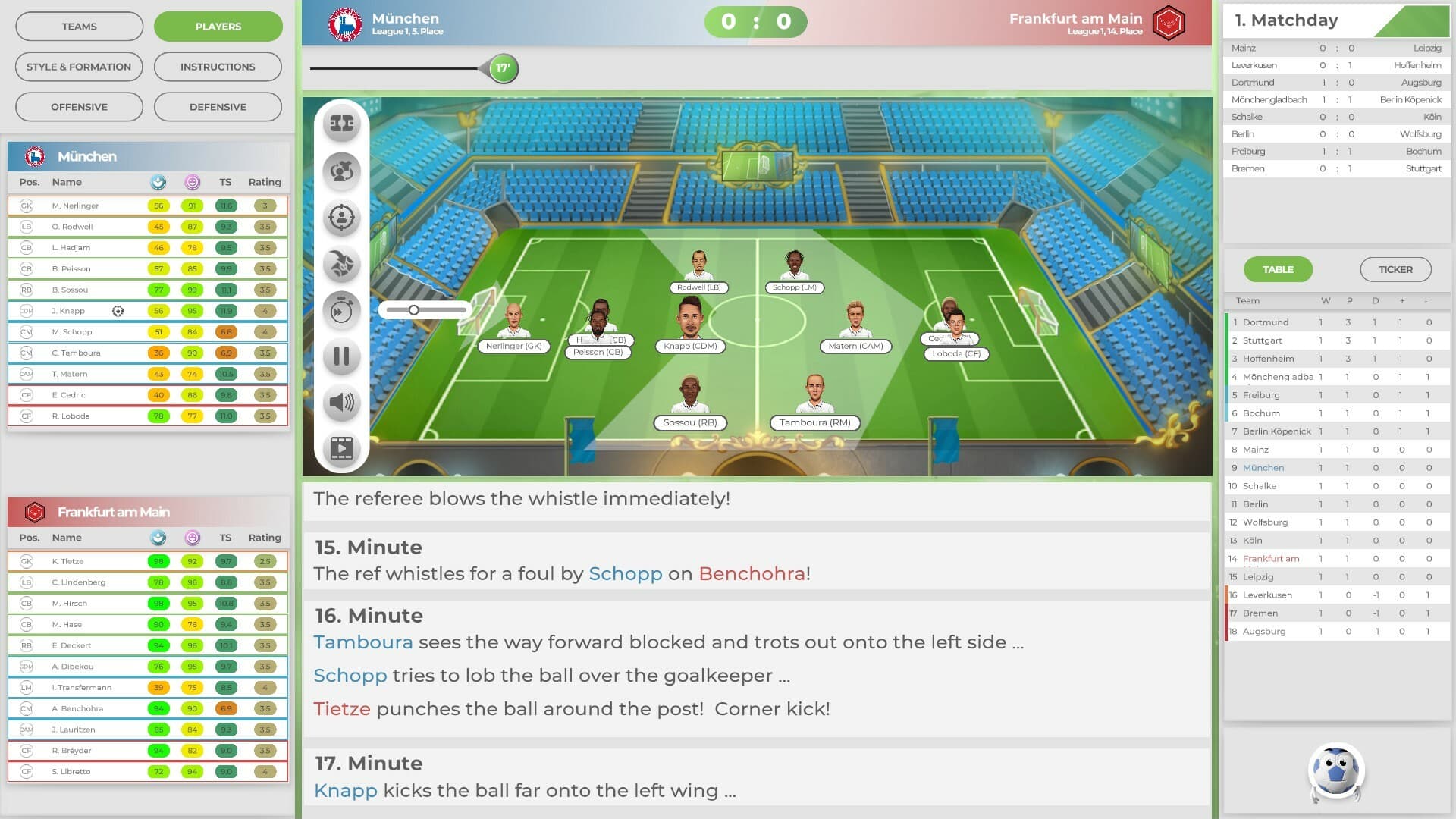The height and width of the screenshot is (819, 1456).
Task: Toggle the TABLE view
Action: click(1278, 269)
